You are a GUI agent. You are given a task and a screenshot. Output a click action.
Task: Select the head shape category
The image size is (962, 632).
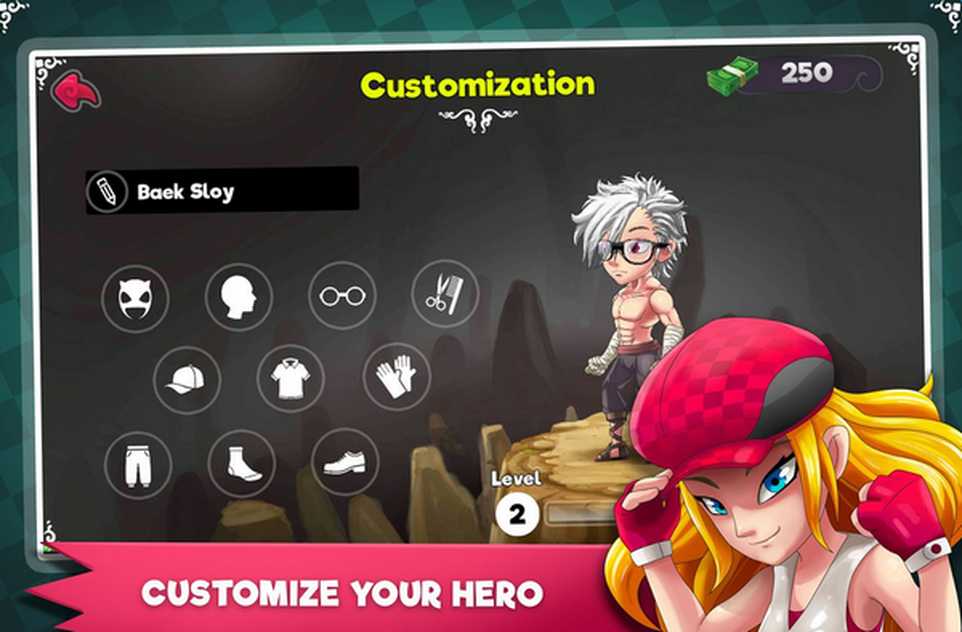click(x=239, y=297)
